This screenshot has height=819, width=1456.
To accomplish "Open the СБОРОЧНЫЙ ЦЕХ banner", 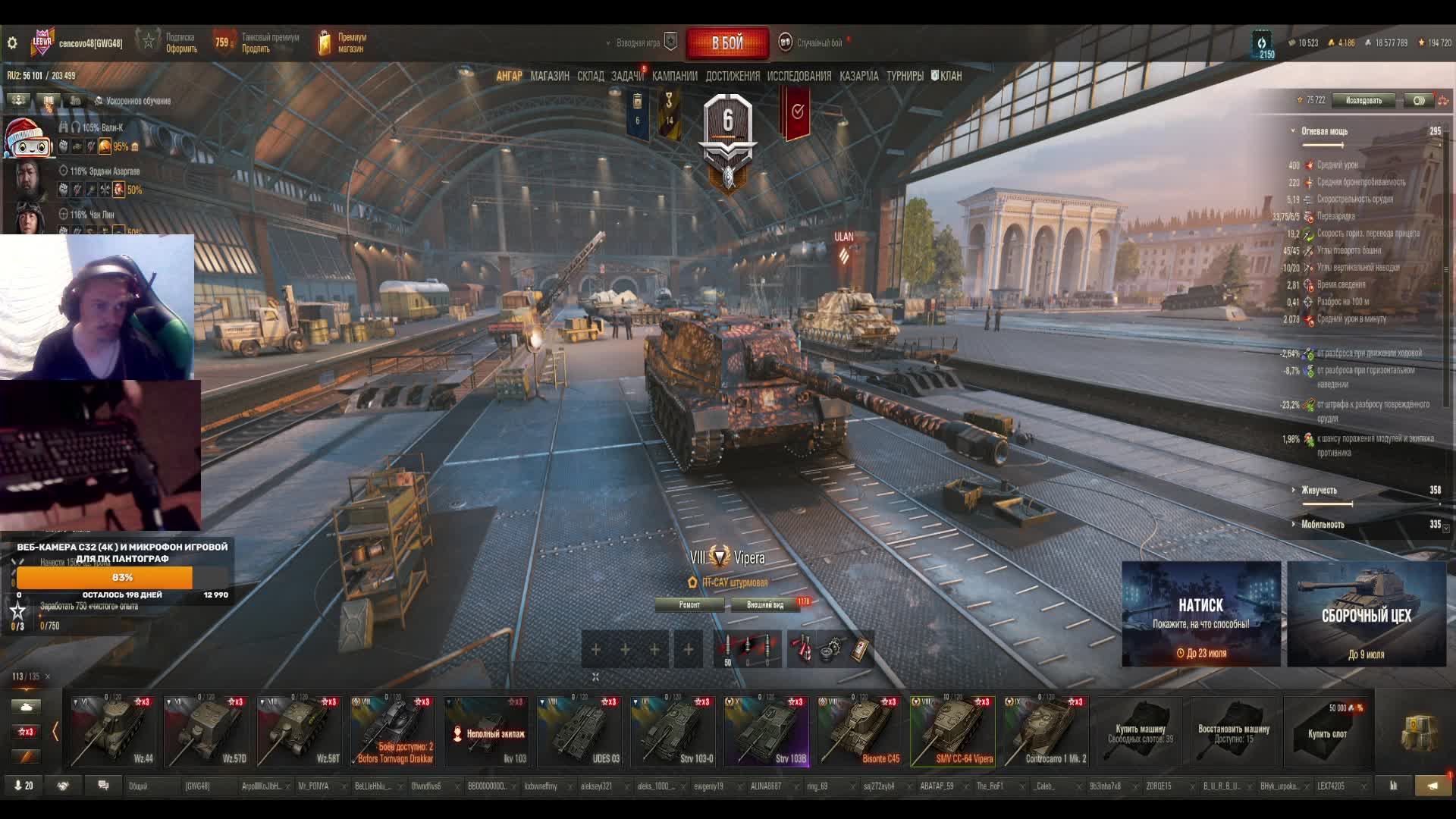I will tap(1366, 614).
